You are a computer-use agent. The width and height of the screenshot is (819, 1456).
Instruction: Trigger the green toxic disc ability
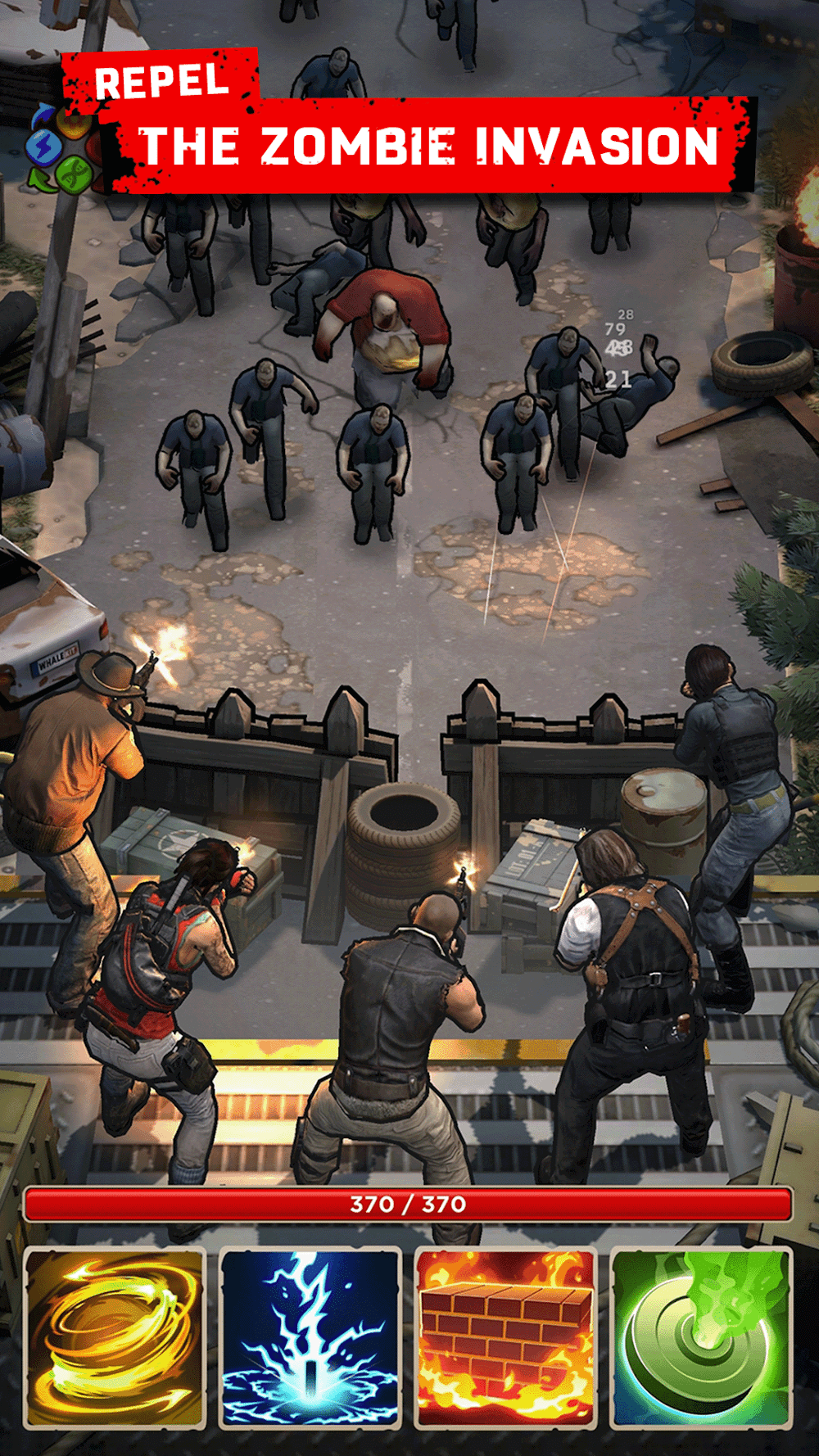click(701, 1337)
